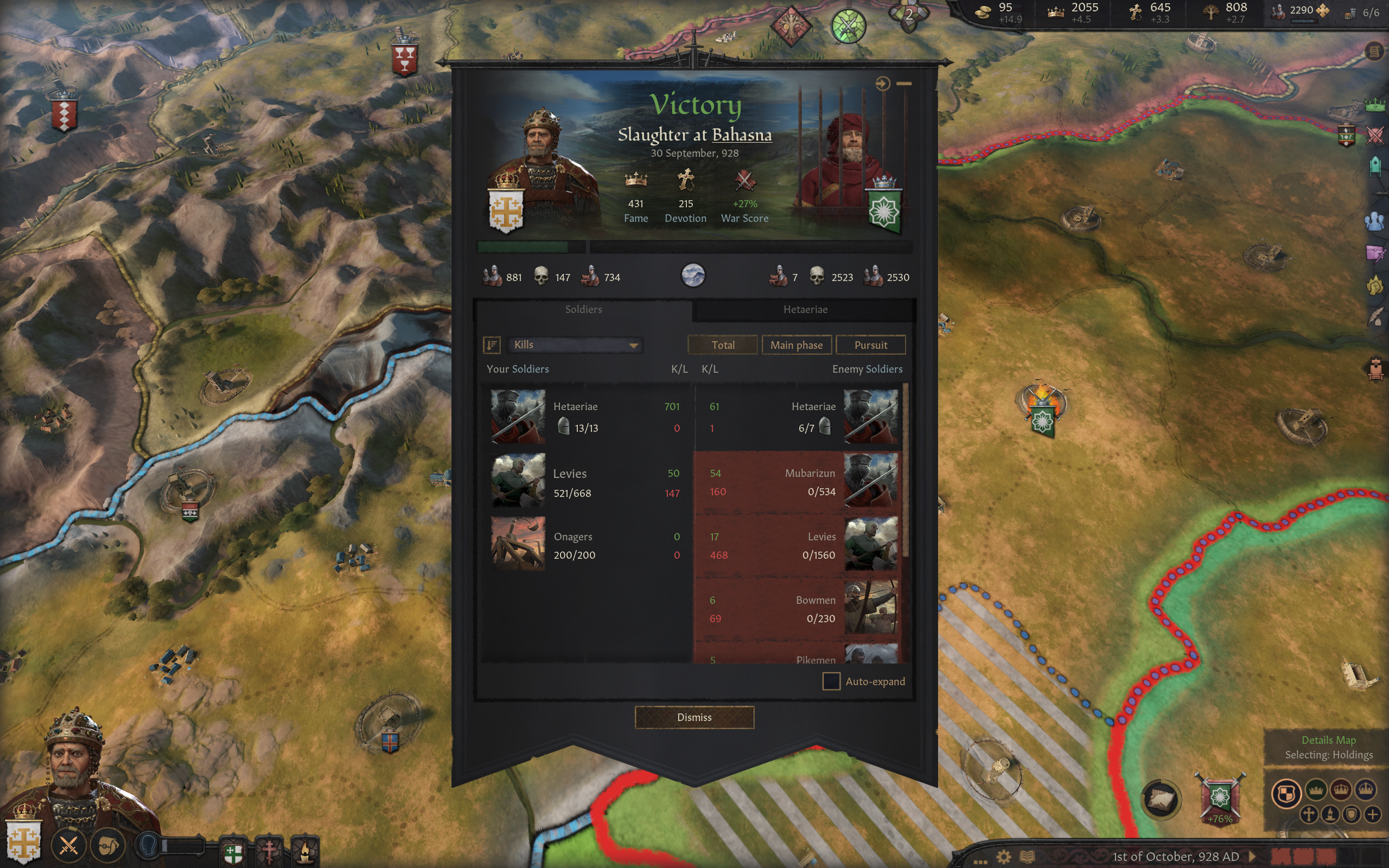Screen dimensions: 1389x868
Task: Show Pursuit phase statistics
Action: click(x=870, y=345)
